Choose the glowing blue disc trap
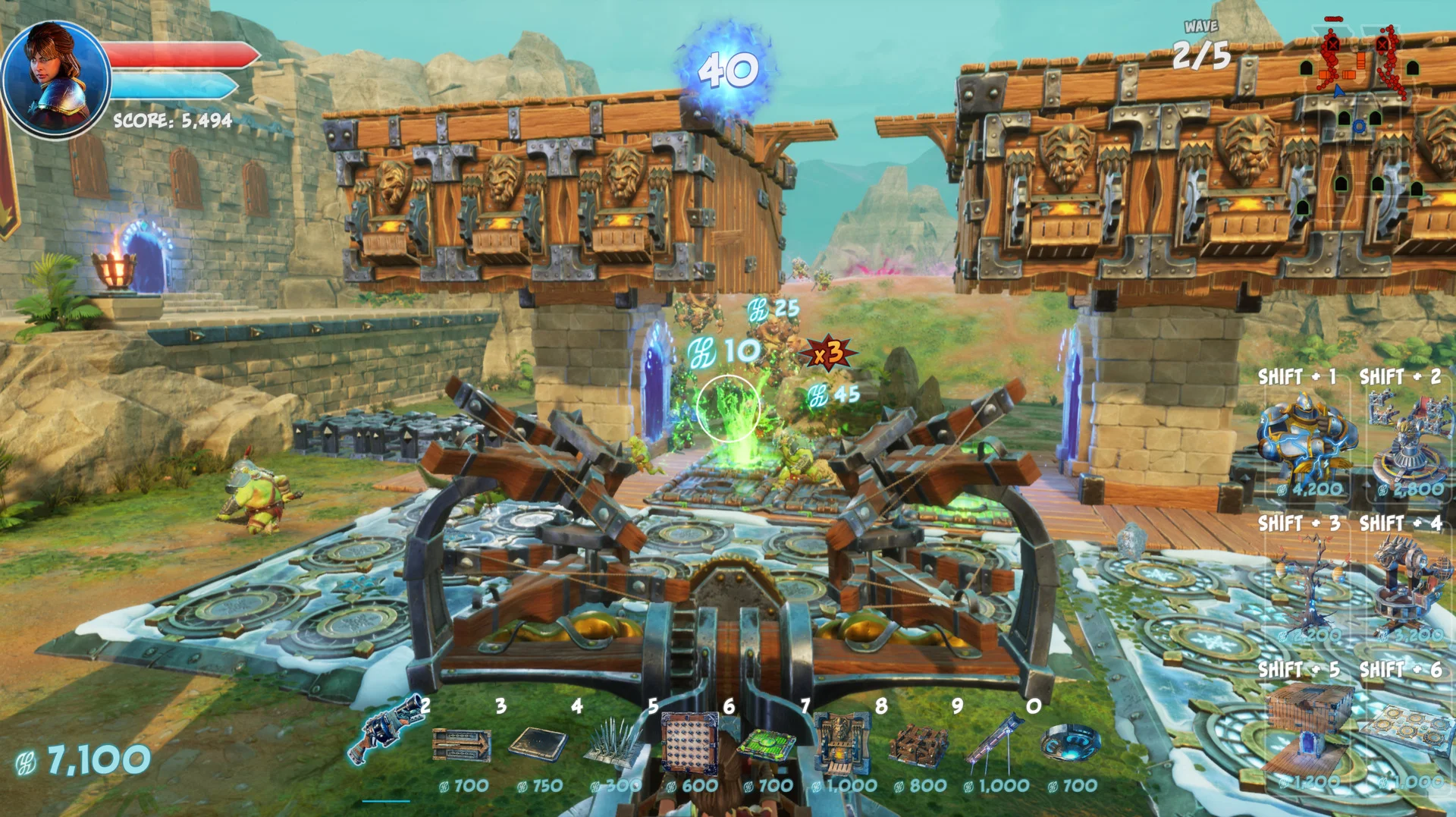Screen dimensions: 1456x817 [x=1070, y=743]
